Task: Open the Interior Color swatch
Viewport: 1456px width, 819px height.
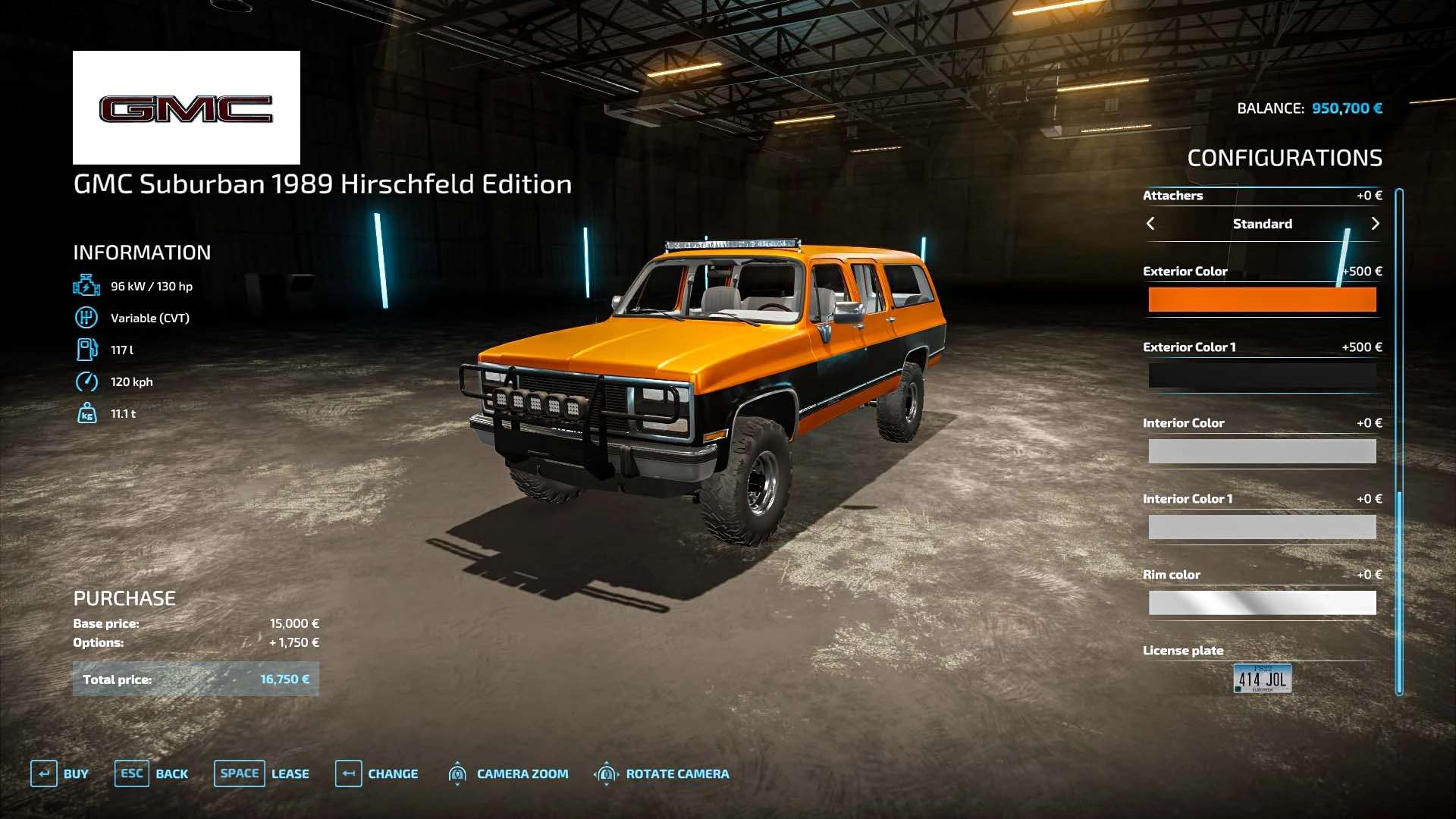Action: point(1262,451)
